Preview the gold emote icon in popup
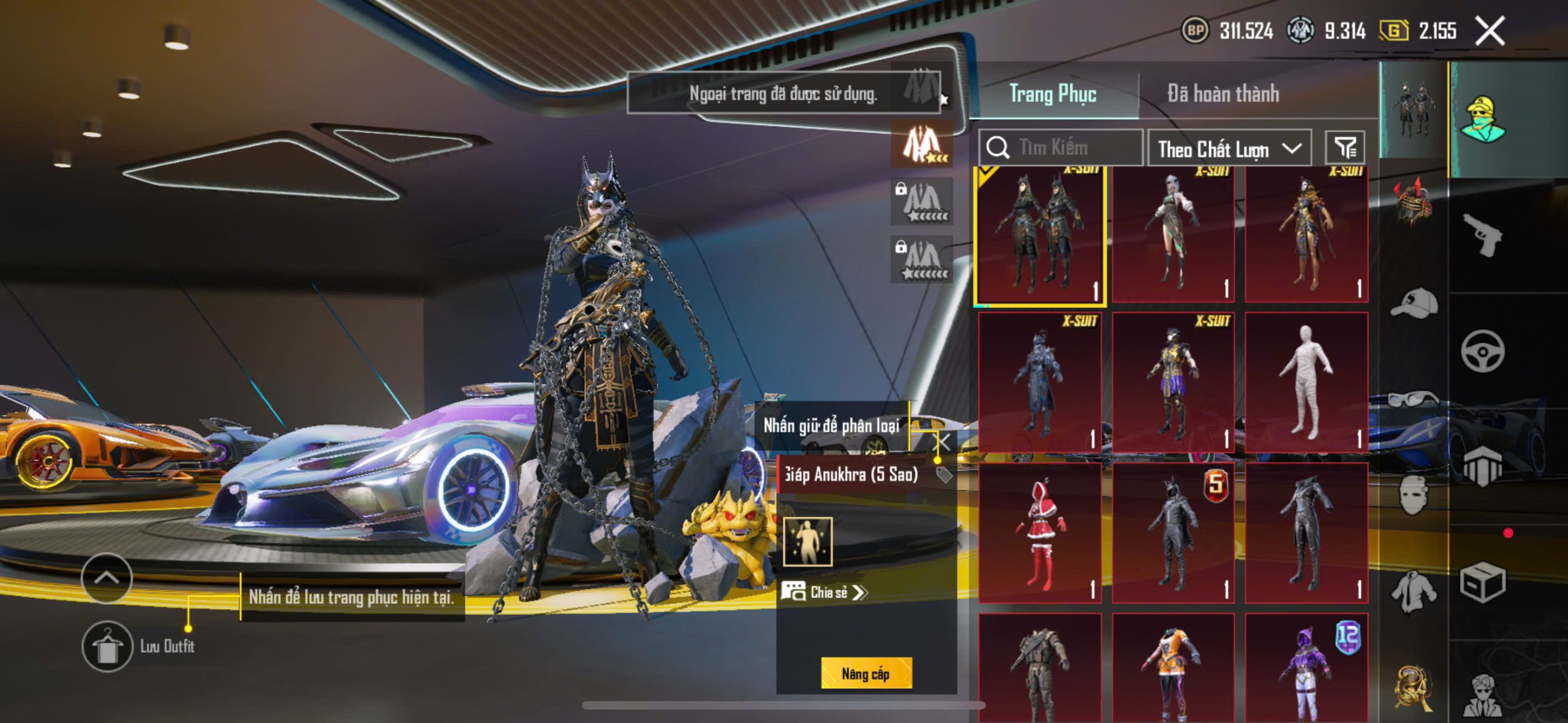Image resolution: width=1568 pixels, height=723 pixels. [808, 542]
